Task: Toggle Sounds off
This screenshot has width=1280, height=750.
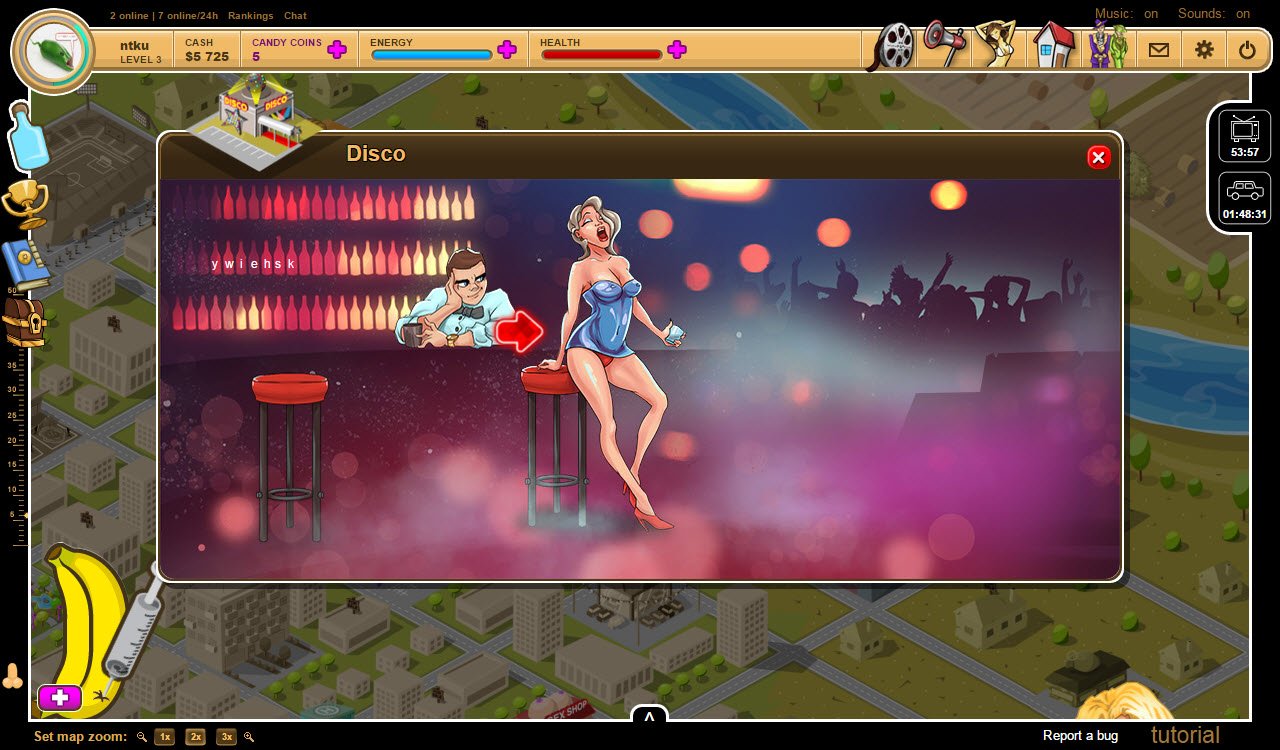Action: (1243, 14)
